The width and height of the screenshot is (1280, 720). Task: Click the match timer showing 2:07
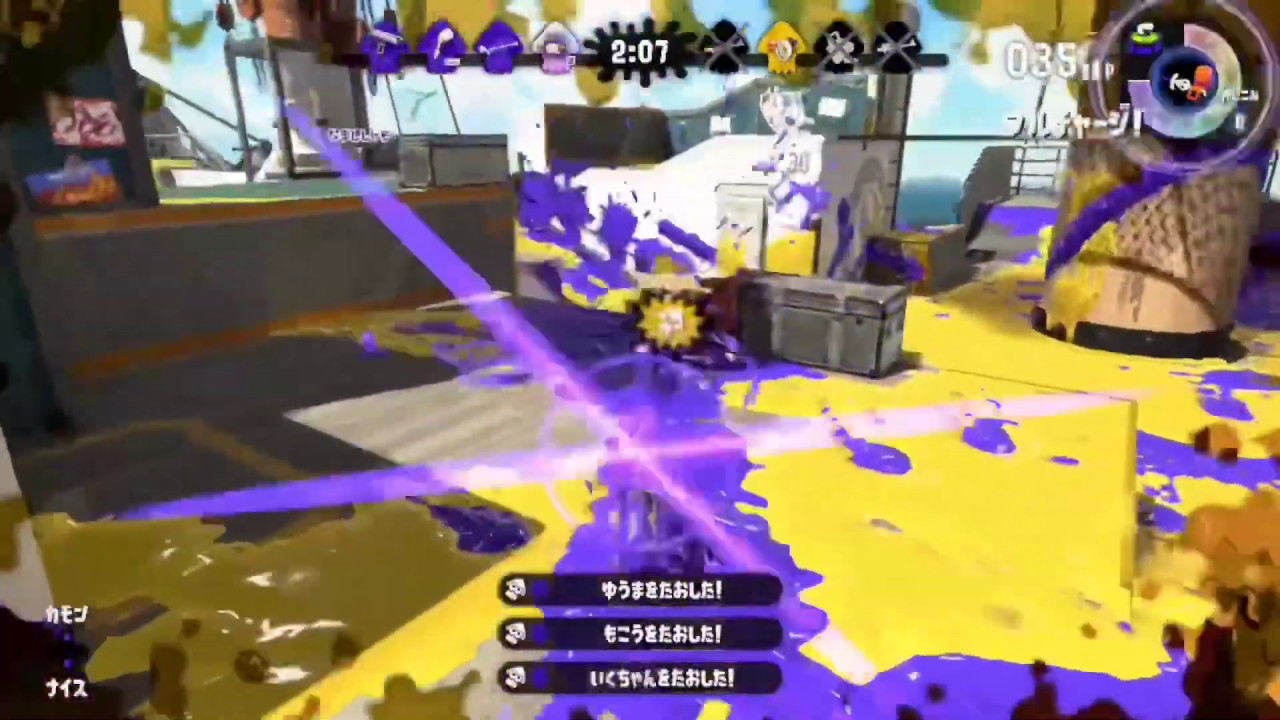point(640,51)
